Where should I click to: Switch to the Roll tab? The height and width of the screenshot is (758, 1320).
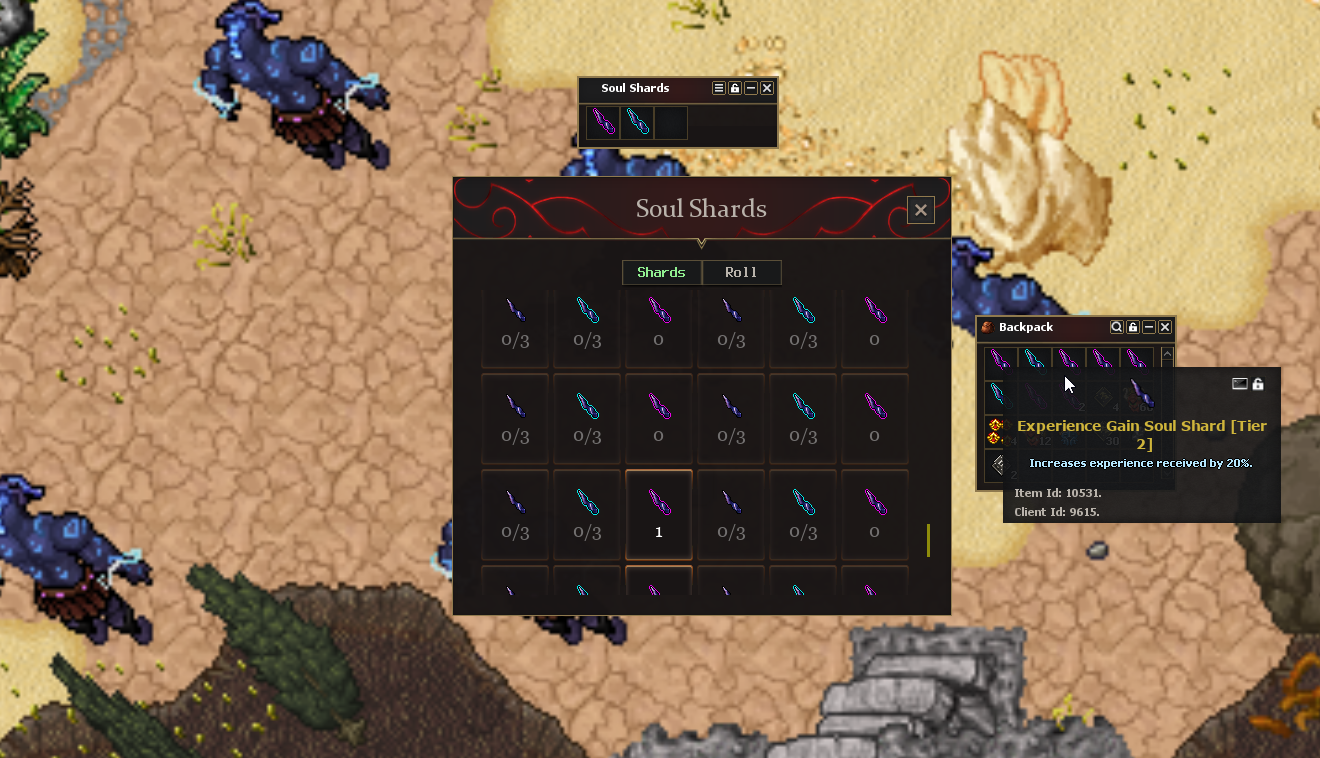pos(741,273)
